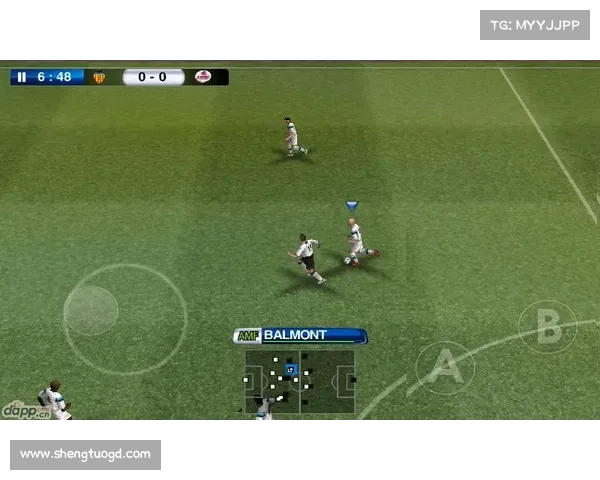The width and height of the screenshot is (600, 480).
Task: Click the pitch radar minimap
Action: (300, 380)
